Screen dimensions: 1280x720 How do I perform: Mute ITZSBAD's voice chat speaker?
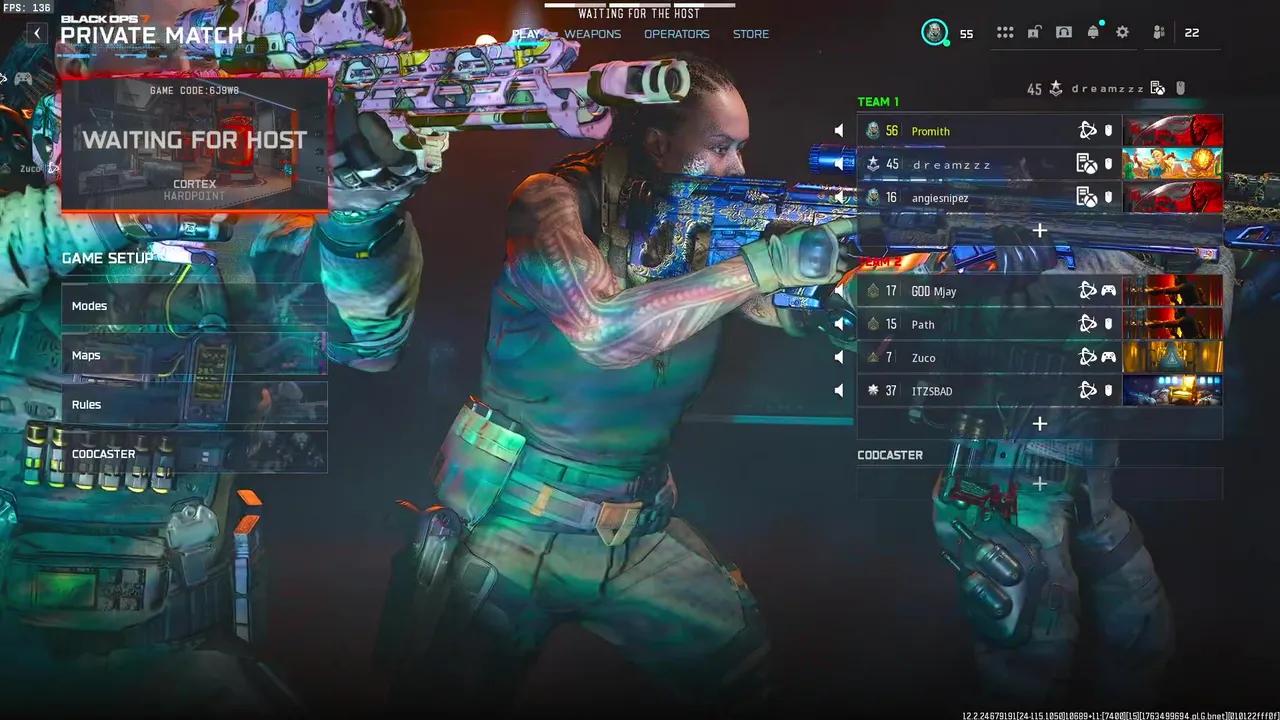point(839,390)
